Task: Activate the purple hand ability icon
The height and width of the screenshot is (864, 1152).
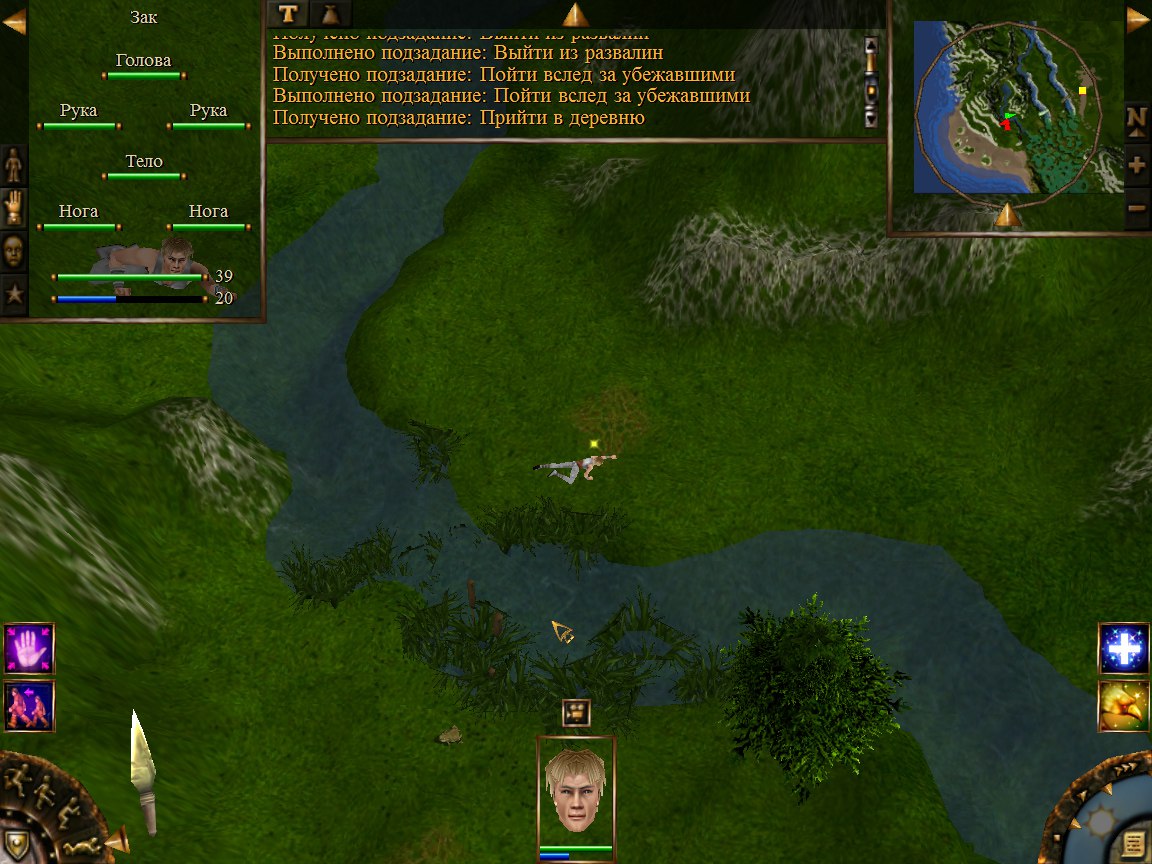Action: [x=29, y=648]
